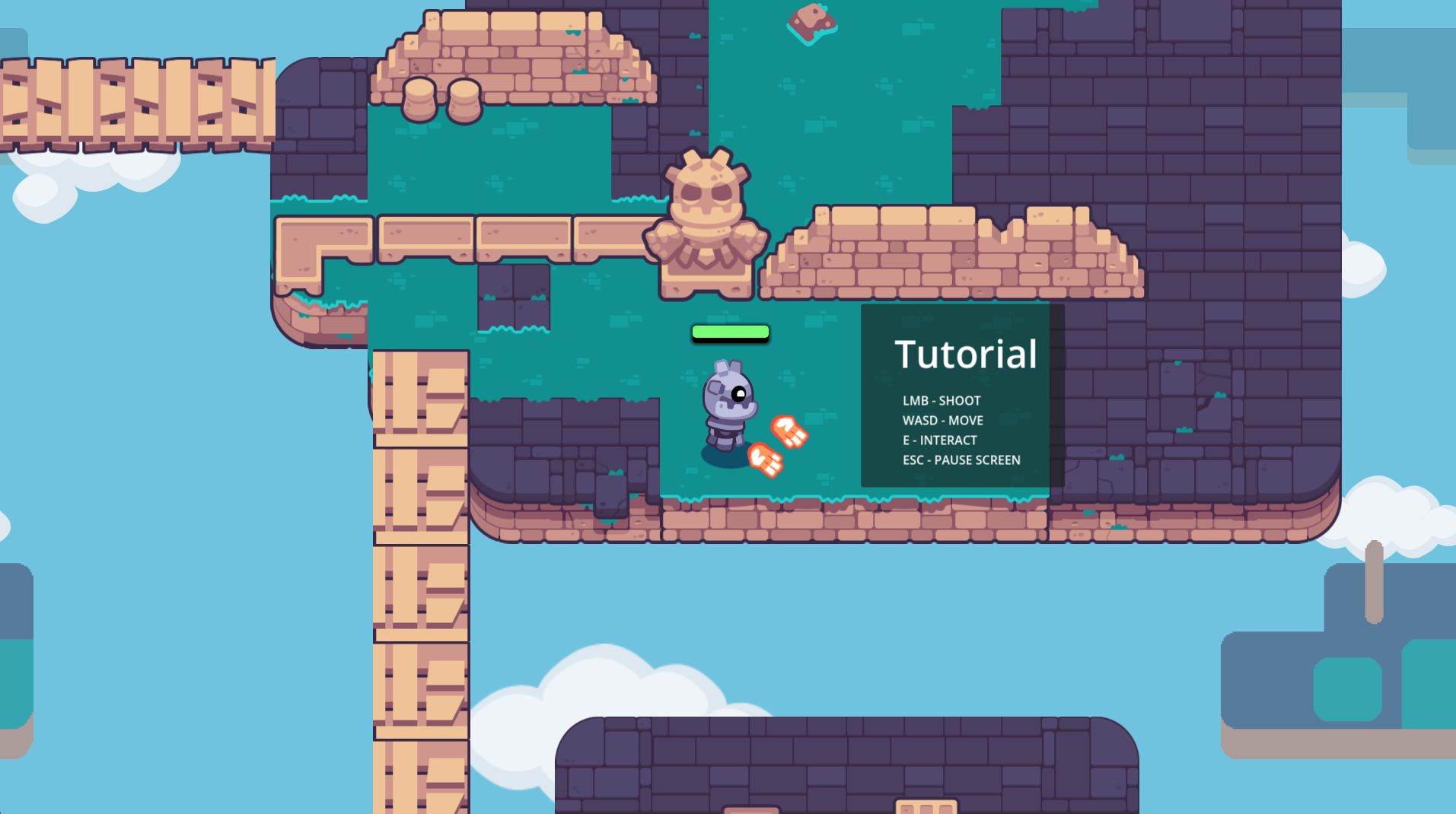Click the WASD - MOVE instruction line

click(942, 420)
